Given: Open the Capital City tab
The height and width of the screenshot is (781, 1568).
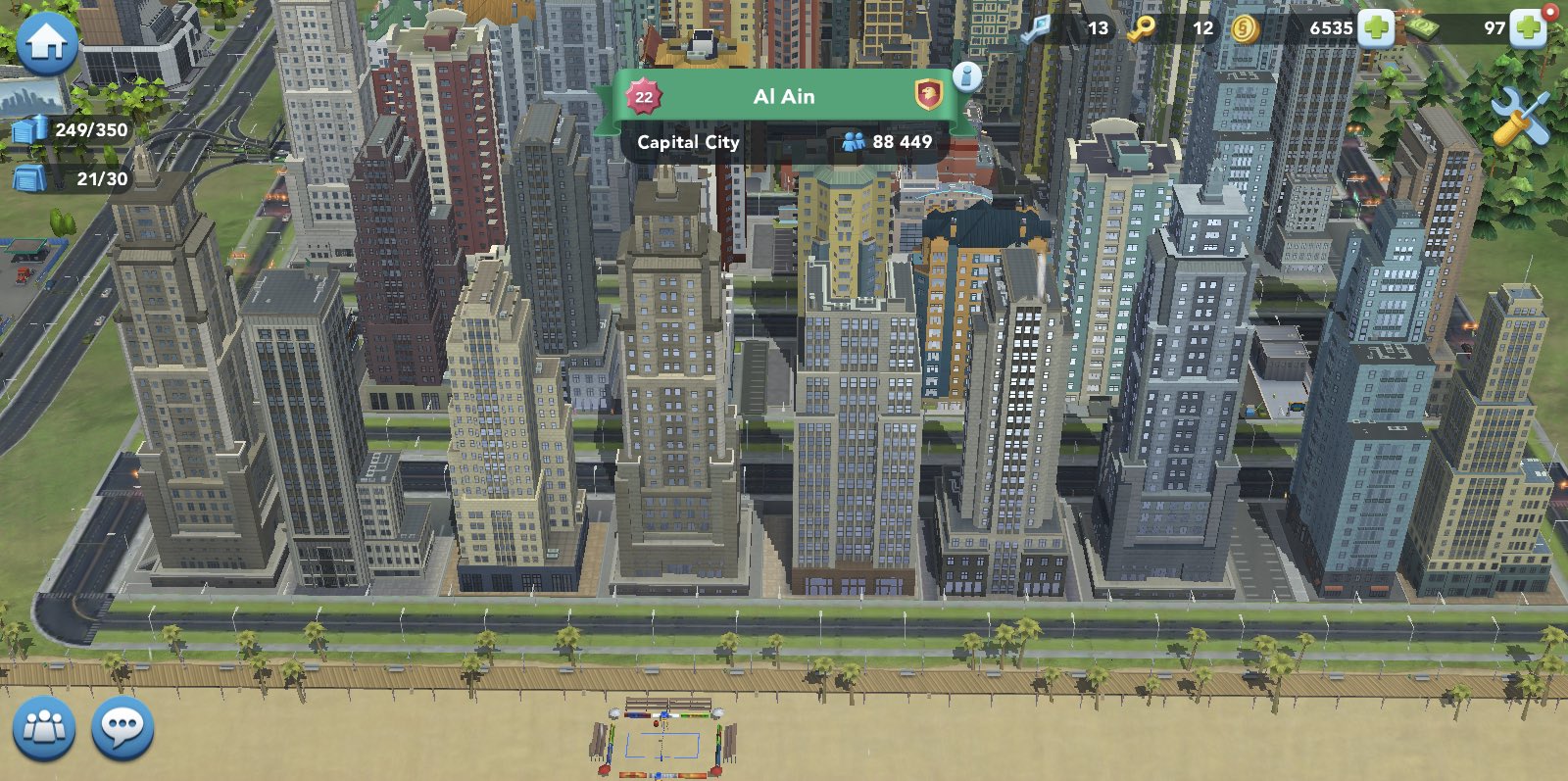Looking at the screenshot, I should (688, 143).
